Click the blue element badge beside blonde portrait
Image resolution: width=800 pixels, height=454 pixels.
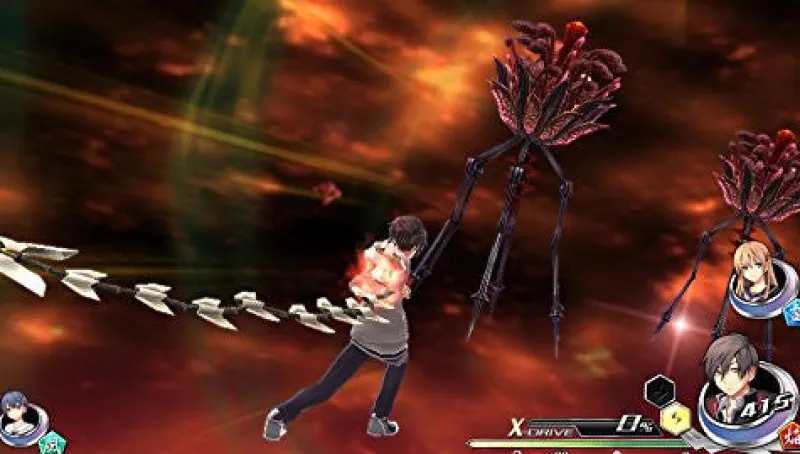point(792,312)
